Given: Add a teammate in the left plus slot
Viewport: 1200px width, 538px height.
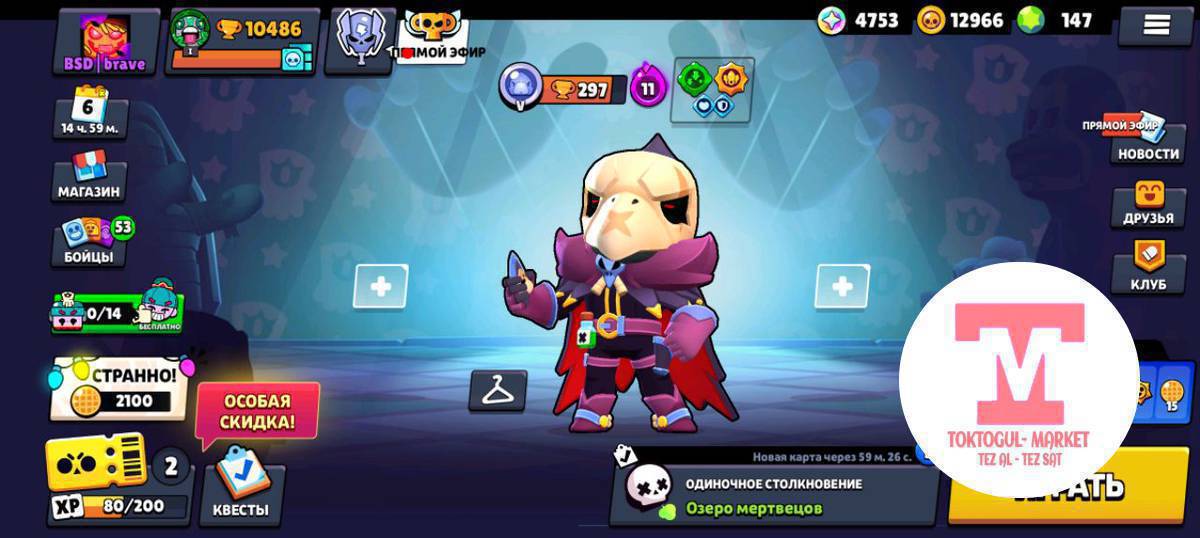Looking at the screenshot, I should tap(381, 287).
